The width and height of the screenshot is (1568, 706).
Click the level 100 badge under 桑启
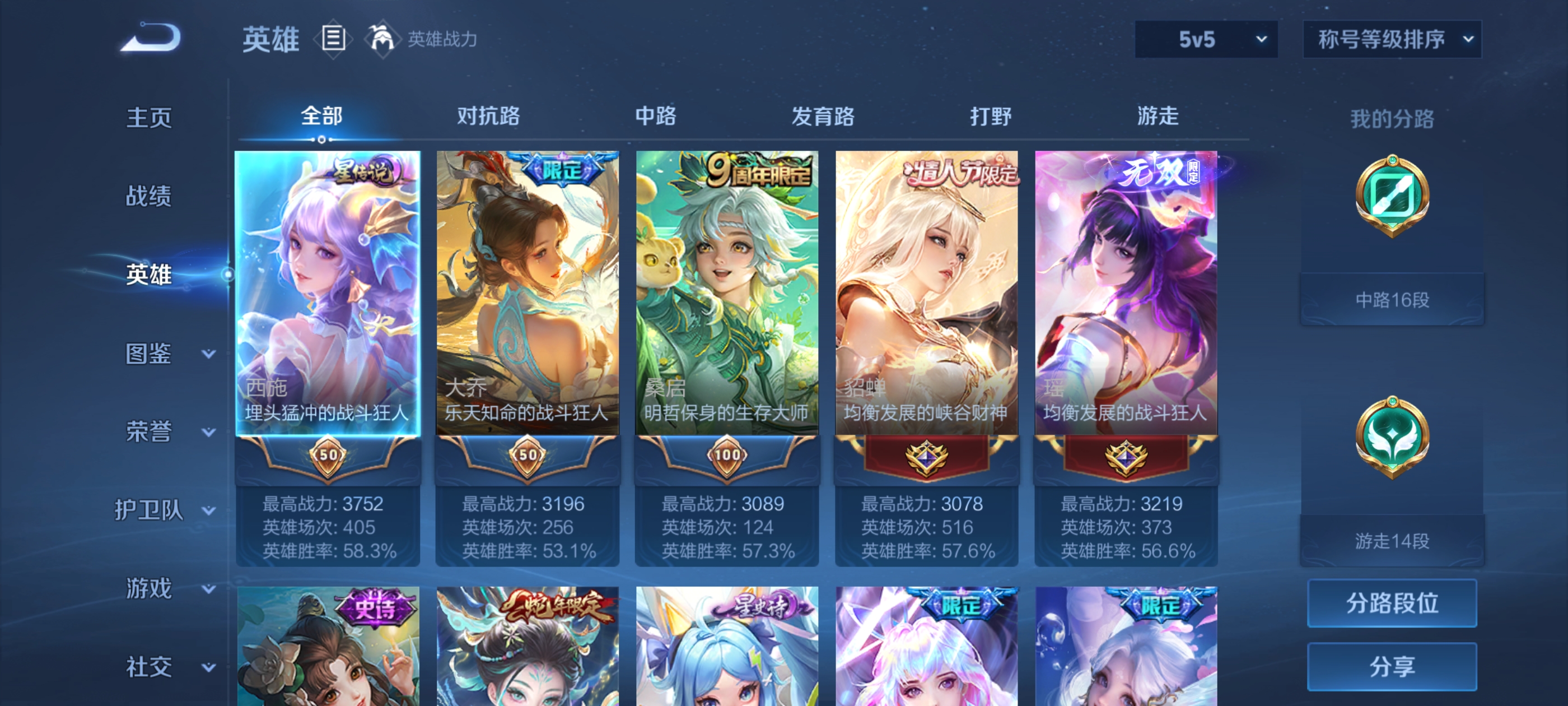point(727,456)
